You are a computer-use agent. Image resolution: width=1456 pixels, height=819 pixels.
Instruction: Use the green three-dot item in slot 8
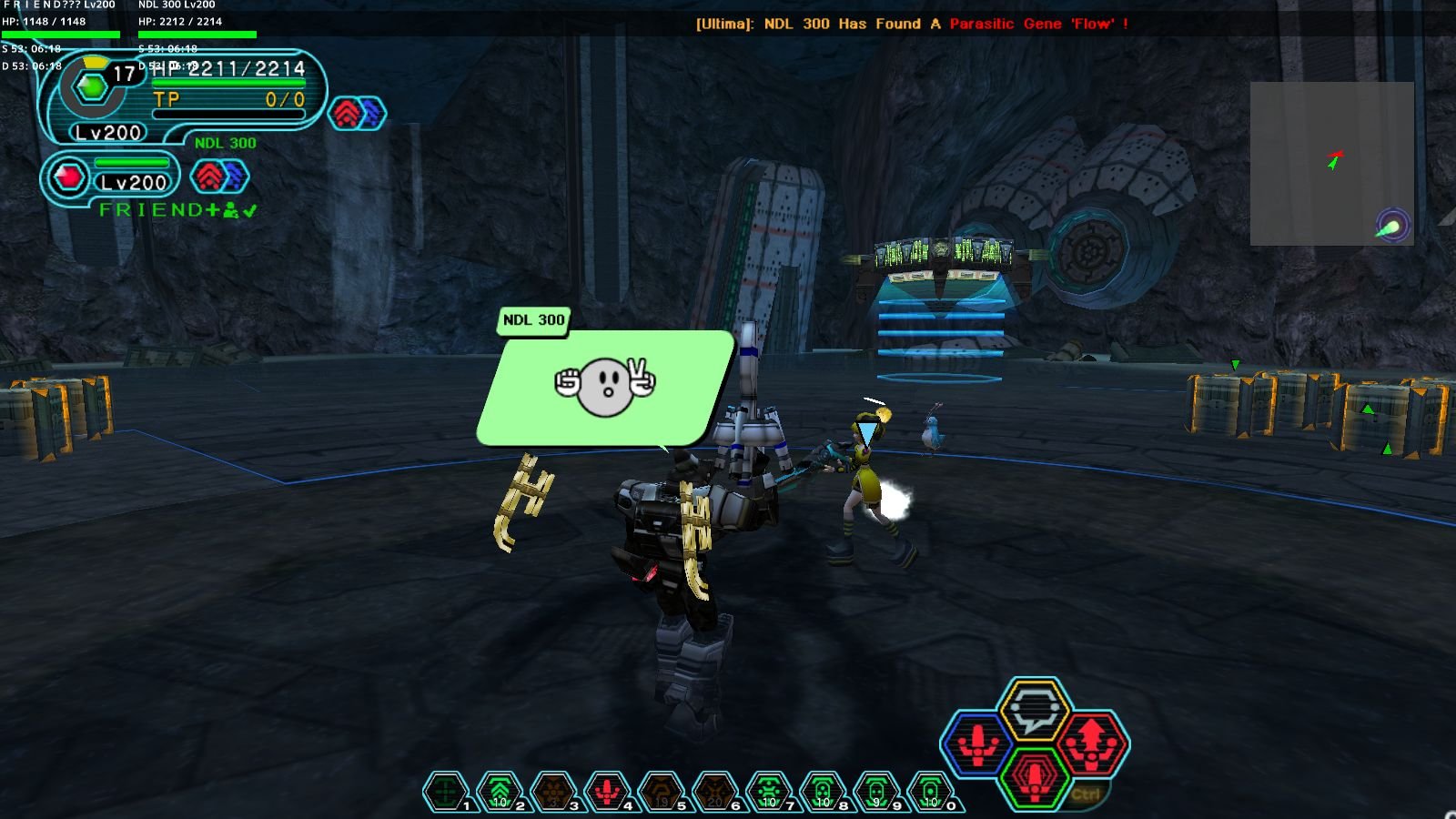pos(823,792)
